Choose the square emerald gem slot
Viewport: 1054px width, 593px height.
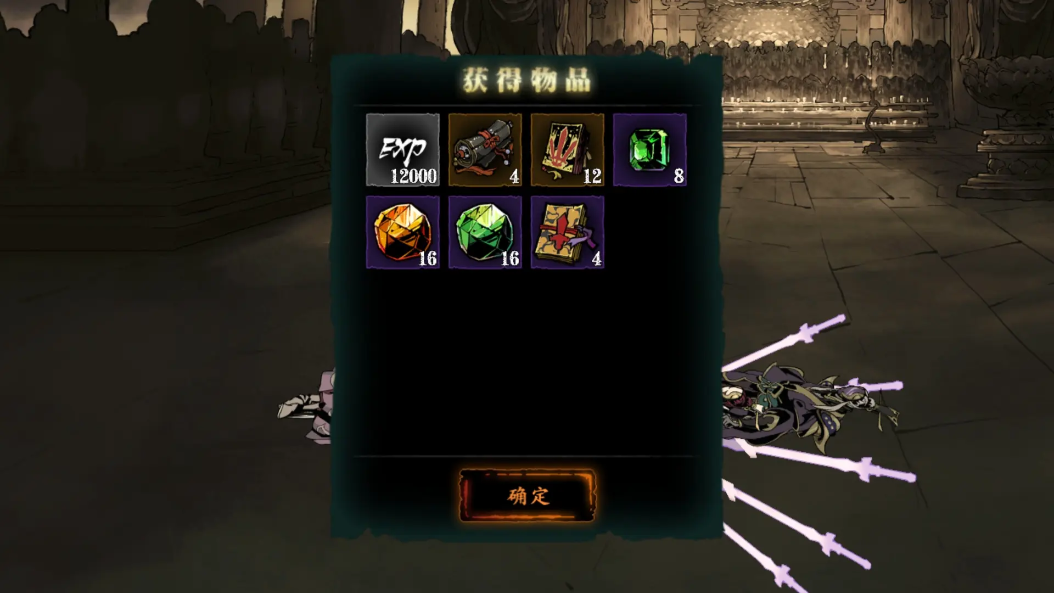click(650, 150)
